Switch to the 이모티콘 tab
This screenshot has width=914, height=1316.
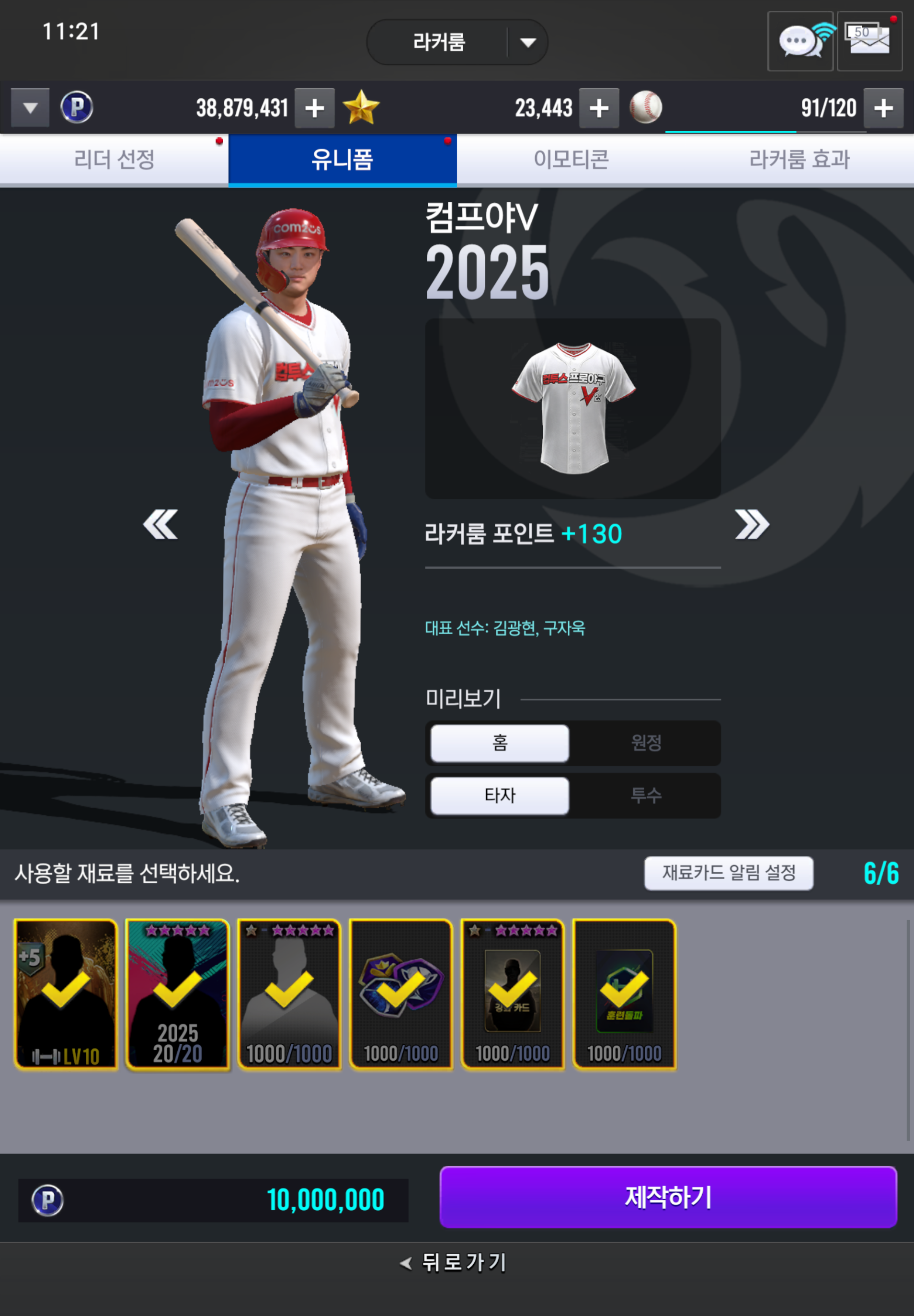571,159
